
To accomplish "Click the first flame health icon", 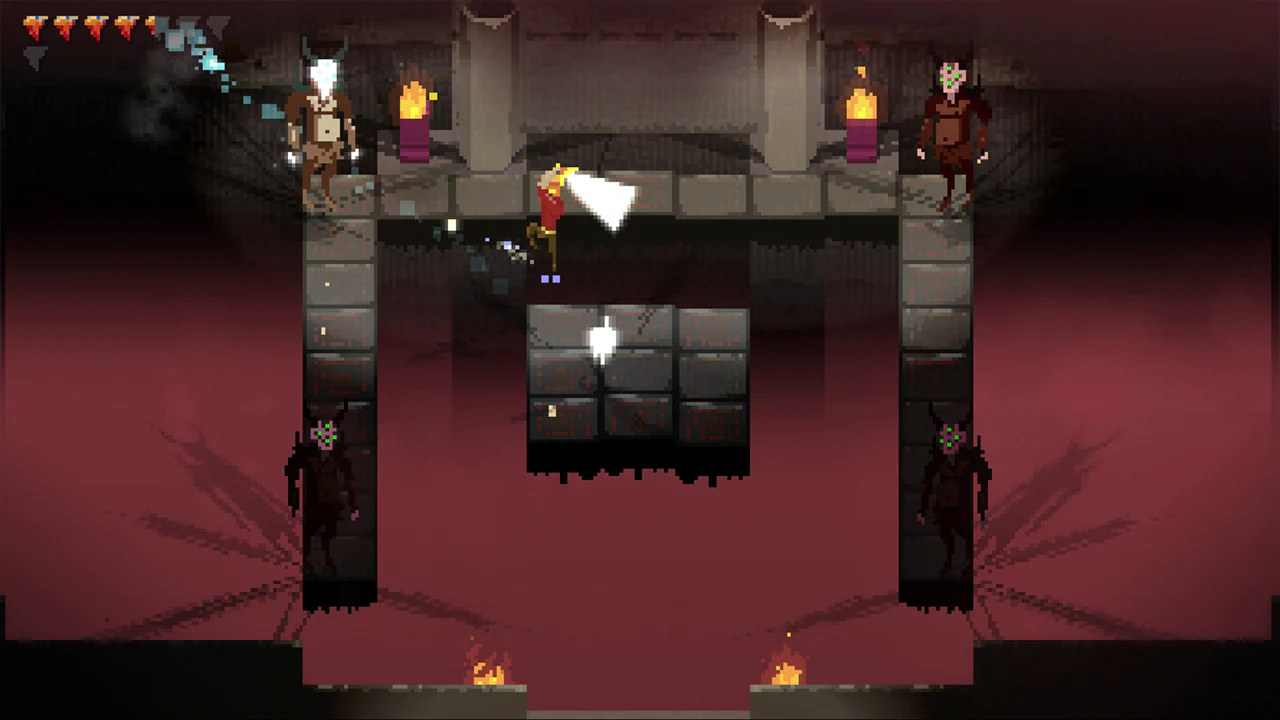I will 35,25.
